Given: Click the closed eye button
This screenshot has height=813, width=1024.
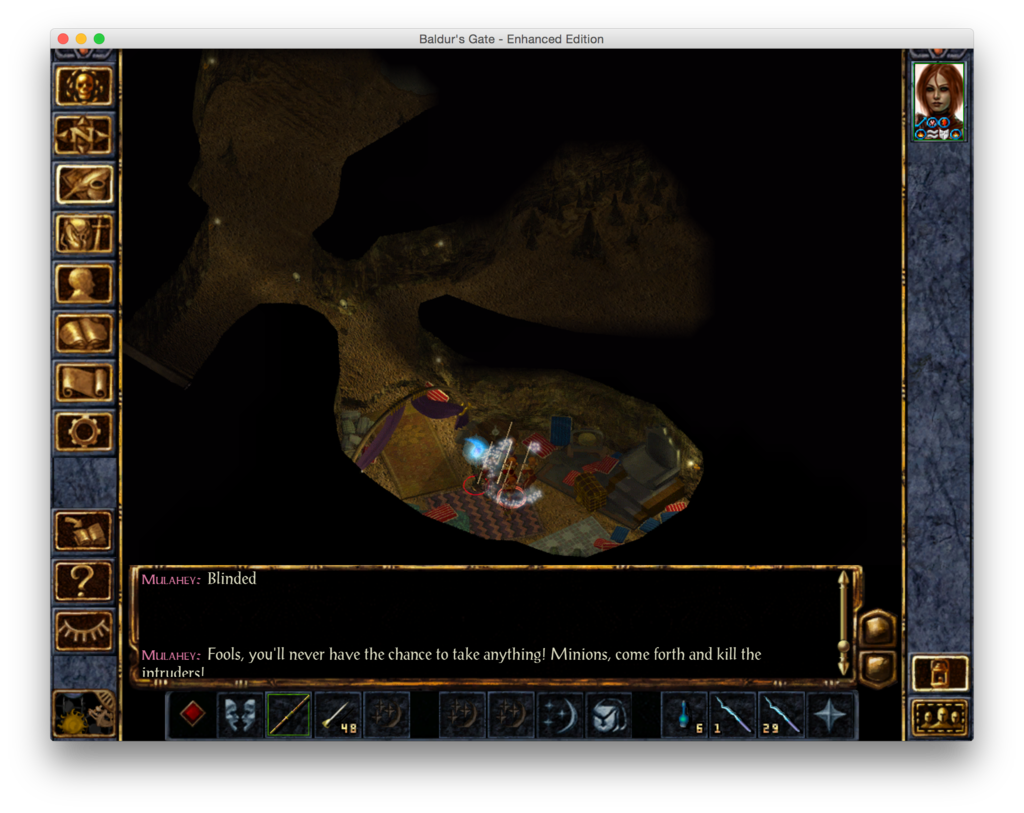Looking at the screenshot, I should click(x=84, y=630).
